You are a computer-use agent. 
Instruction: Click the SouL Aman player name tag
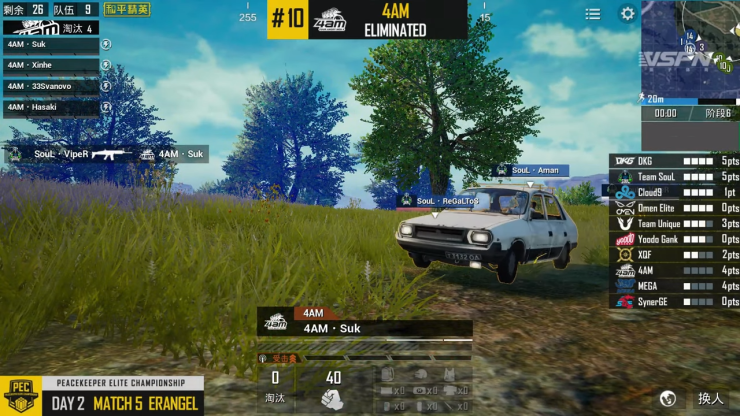tap(532, 171)
